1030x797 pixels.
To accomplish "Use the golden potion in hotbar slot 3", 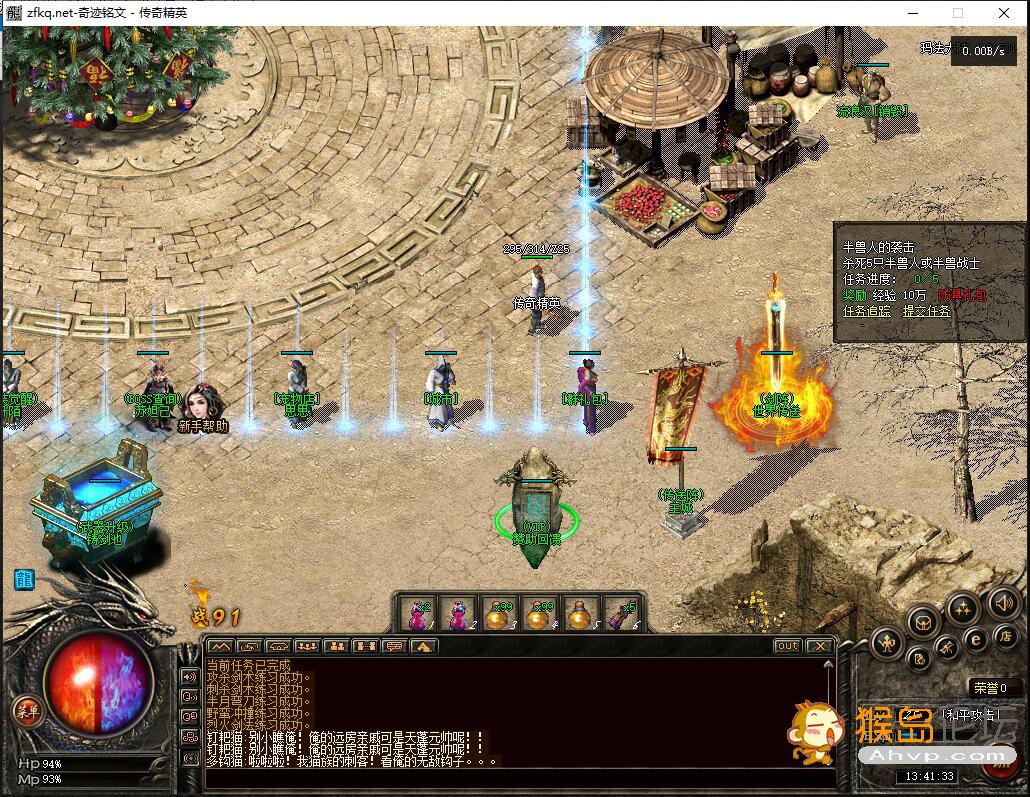I will pos(497,613).
